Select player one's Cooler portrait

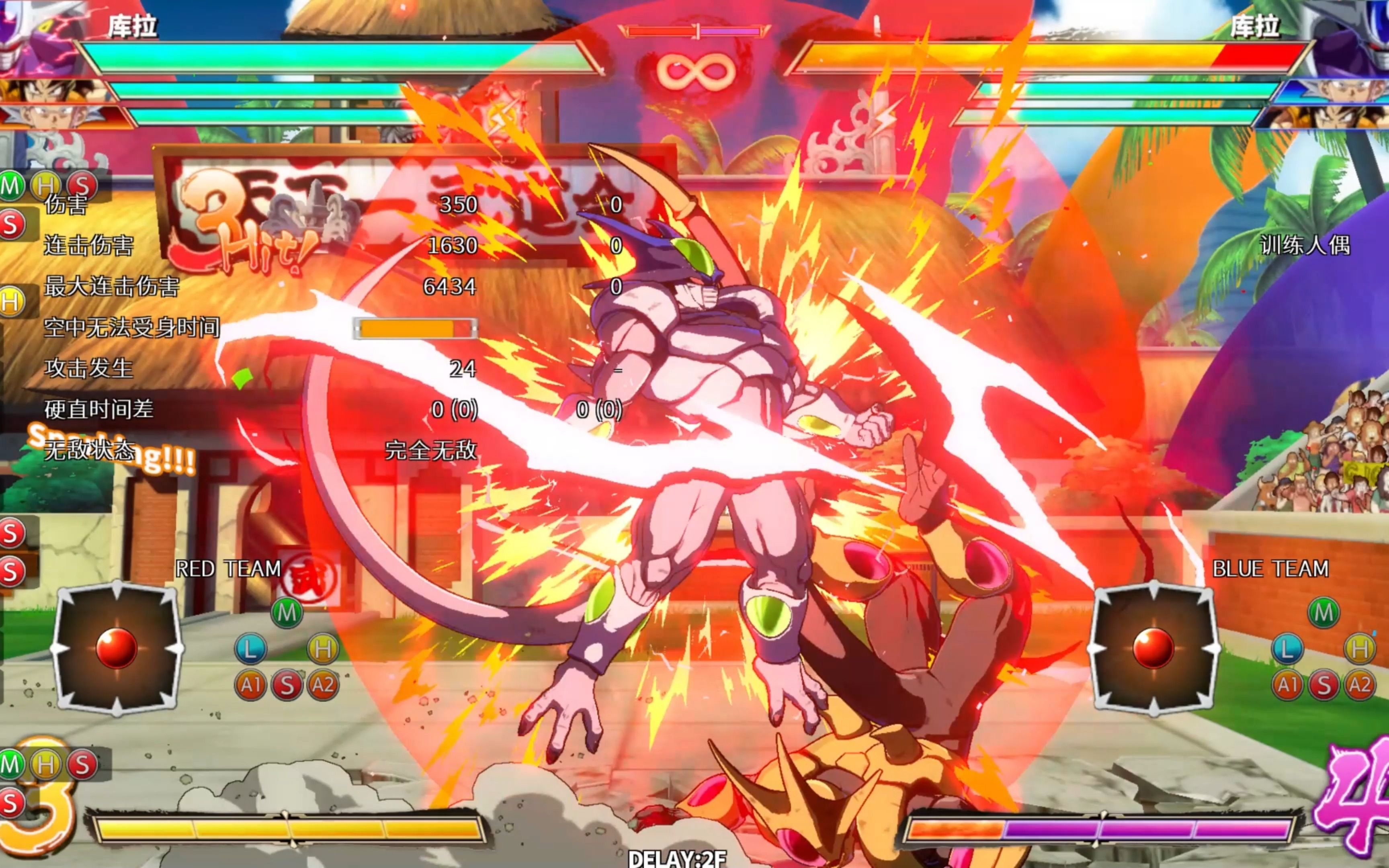(35, 37)
